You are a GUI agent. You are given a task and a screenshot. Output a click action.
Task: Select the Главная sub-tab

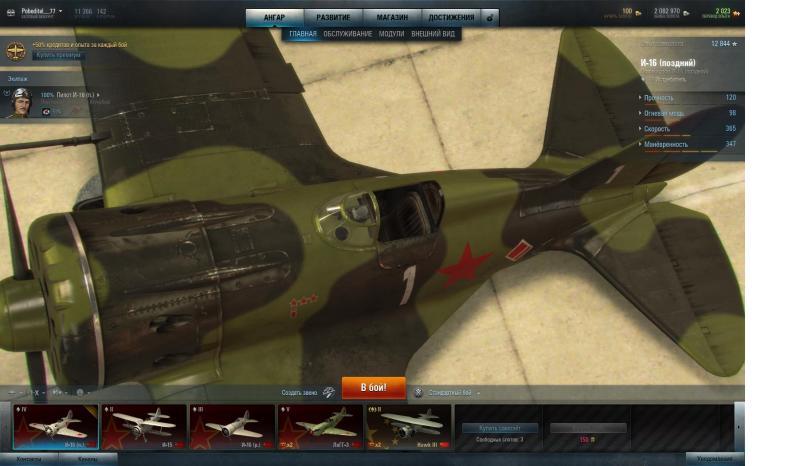point(303,34)
